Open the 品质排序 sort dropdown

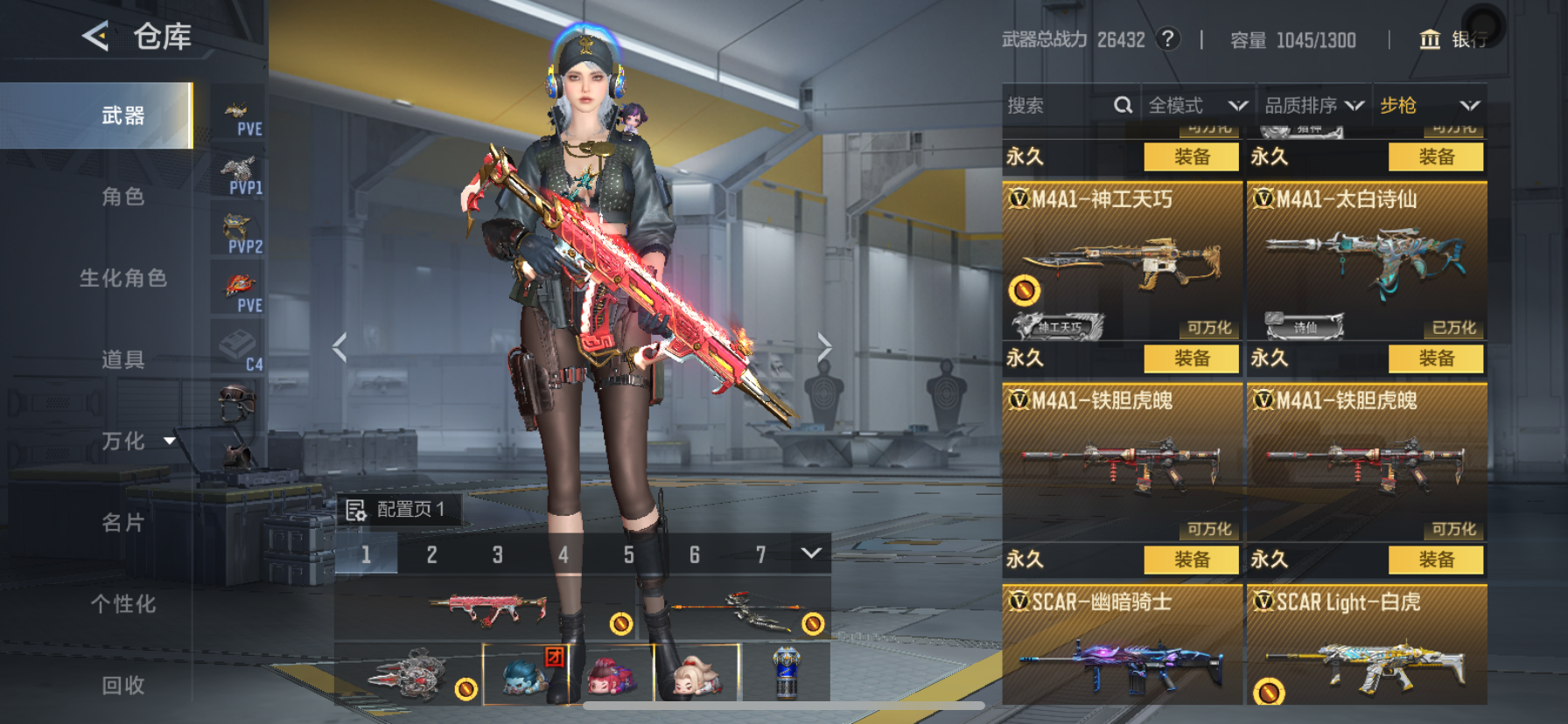[x=1313, y=106]
